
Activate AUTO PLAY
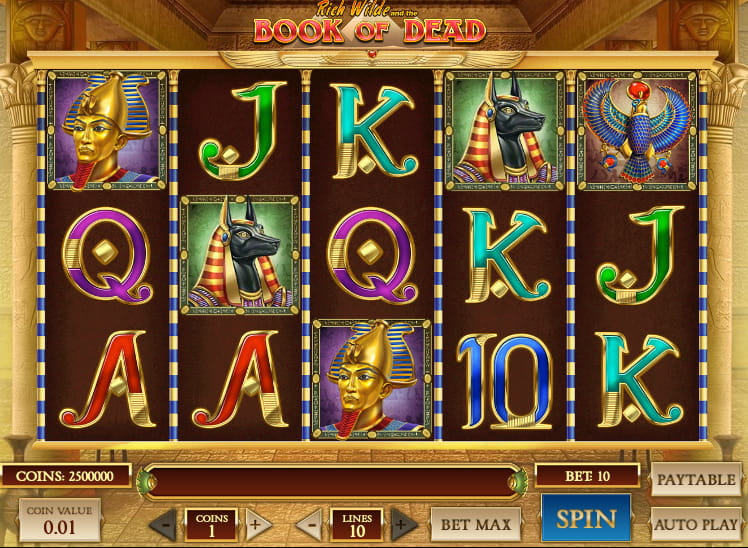point(697,523)
